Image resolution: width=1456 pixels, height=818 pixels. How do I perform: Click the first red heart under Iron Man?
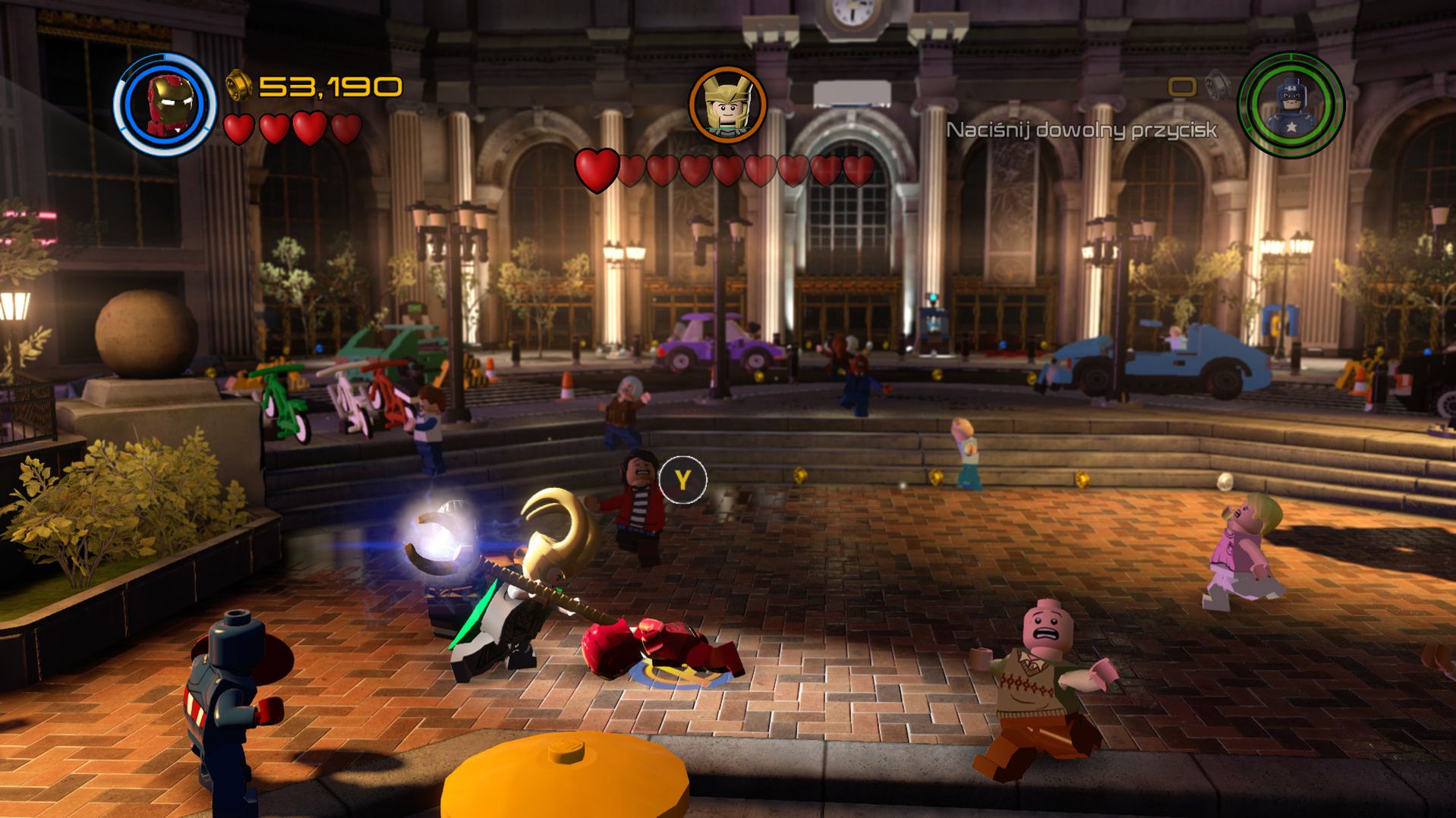click(239, 129)
